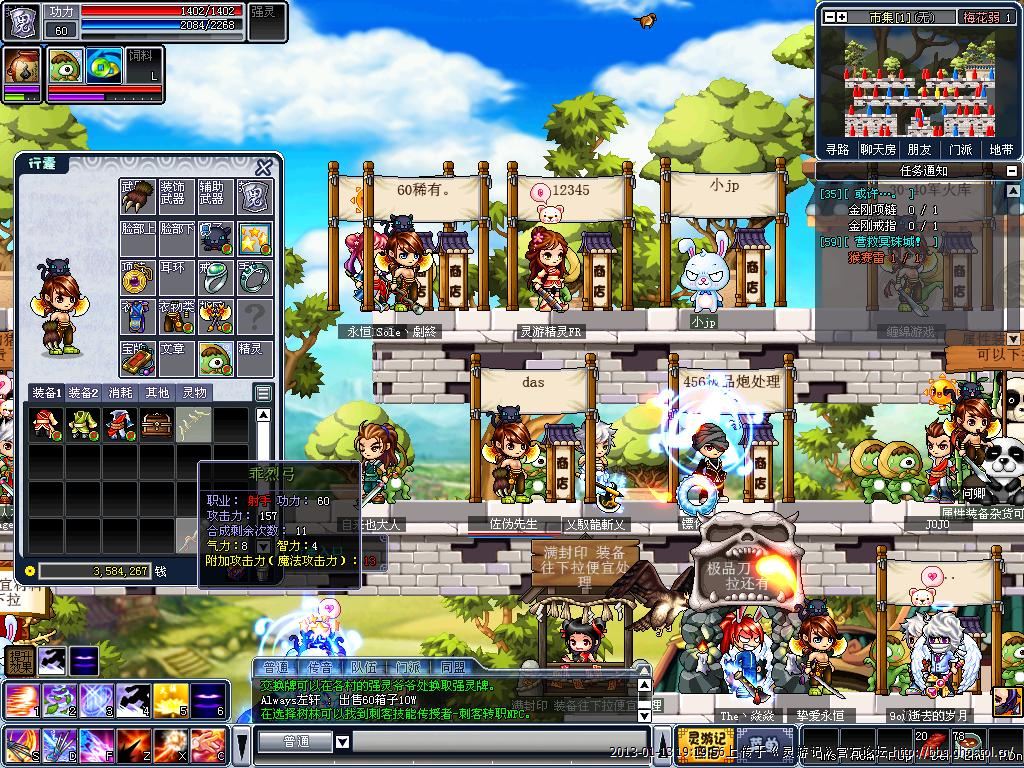1024x768 pixels.
Task: Click the equipped claw weapon slot
Action: point(137,197)
